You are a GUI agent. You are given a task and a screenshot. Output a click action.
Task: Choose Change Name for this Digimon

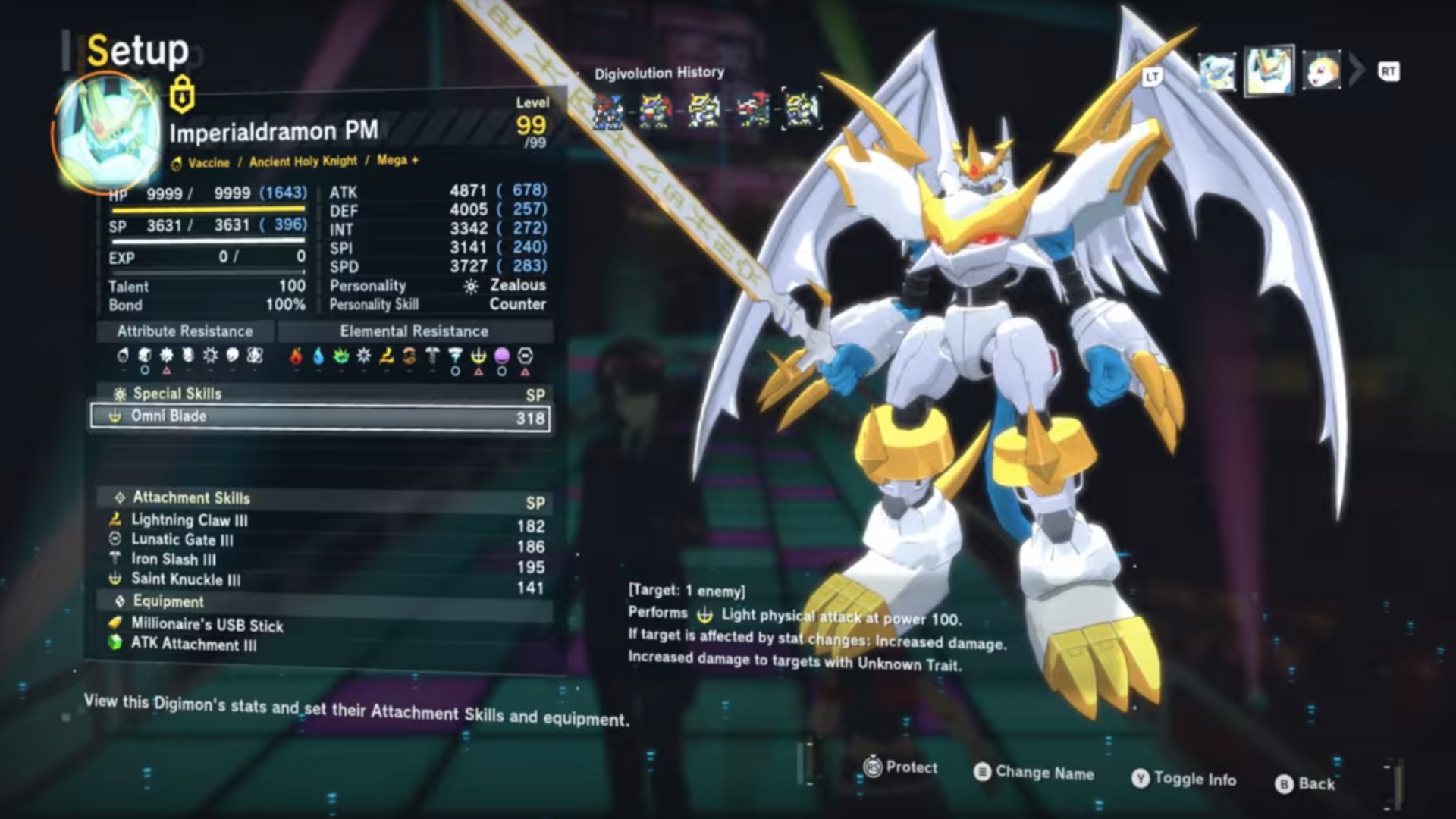(1034, 772)
